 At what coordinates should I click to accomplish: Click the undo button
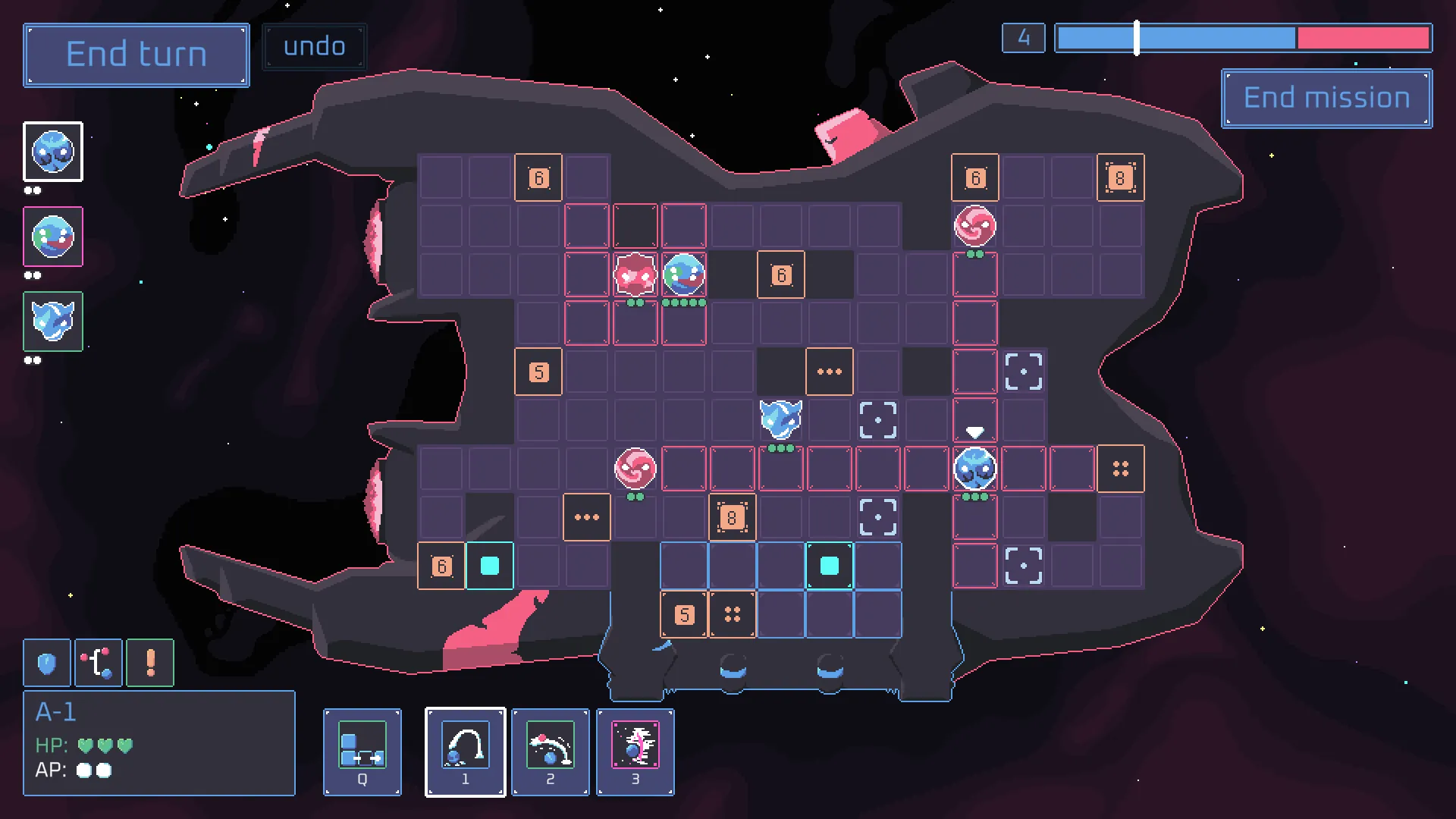coord(314,46)
